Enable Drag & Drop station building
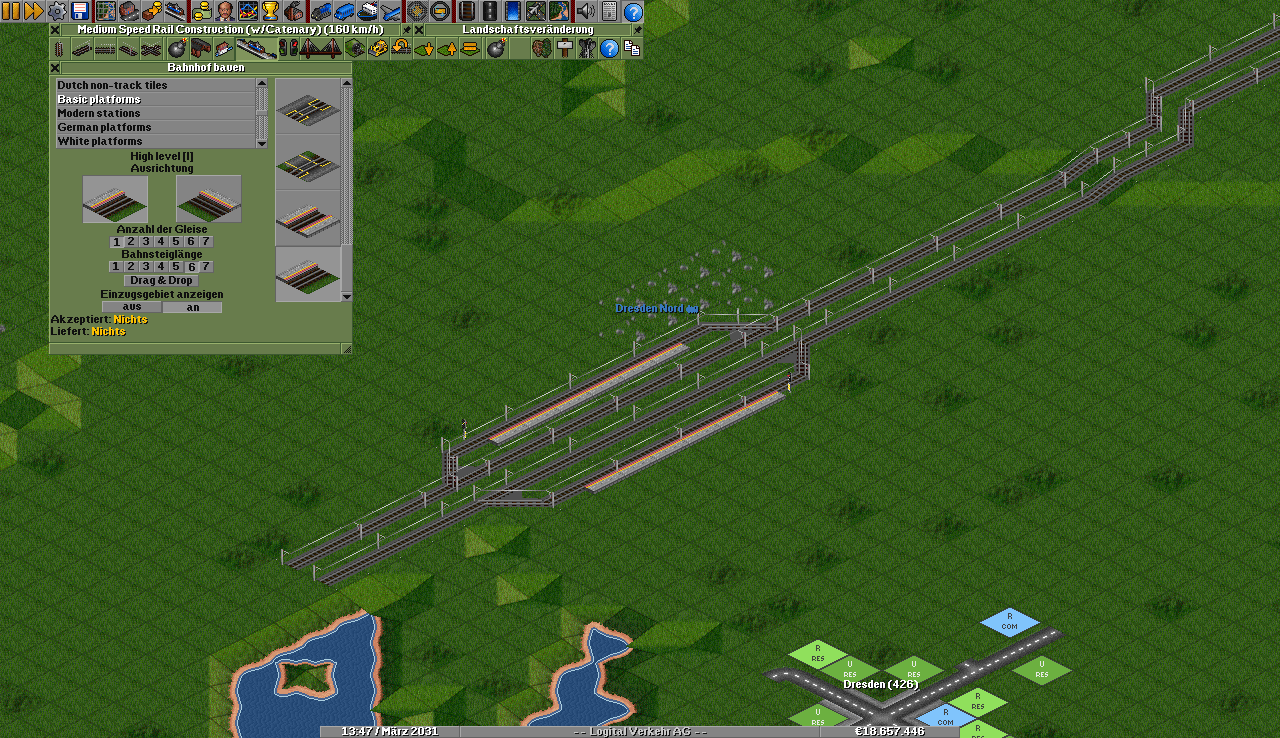The height and width of the screenshot is (738, 1280). [161, 281]
